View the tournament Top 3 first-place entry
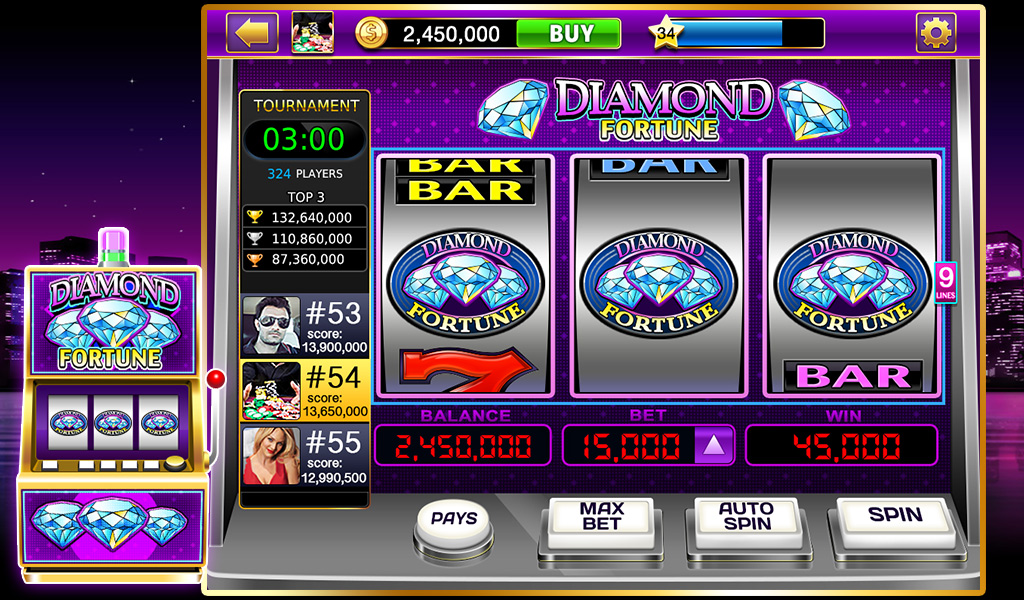 pyautogui.click(x=305, y=217)
